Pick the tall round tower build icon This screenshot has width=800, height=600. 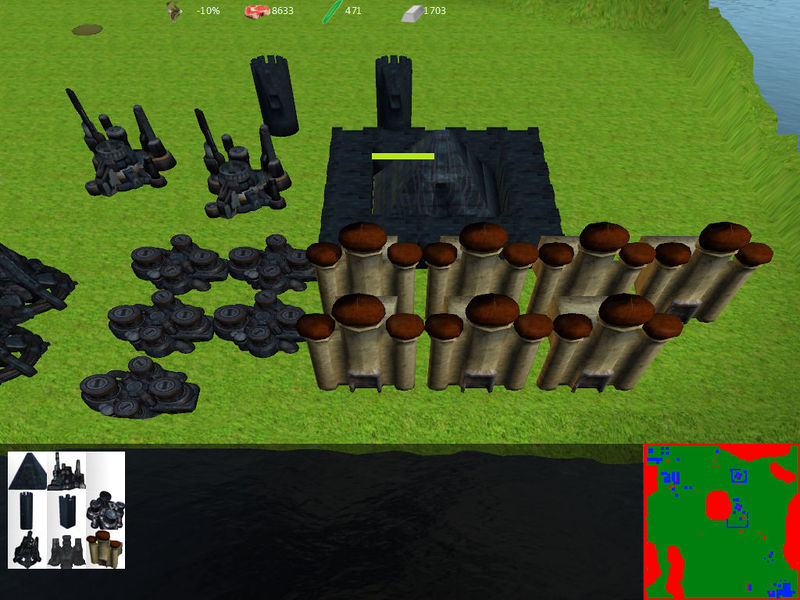(27, 510)
